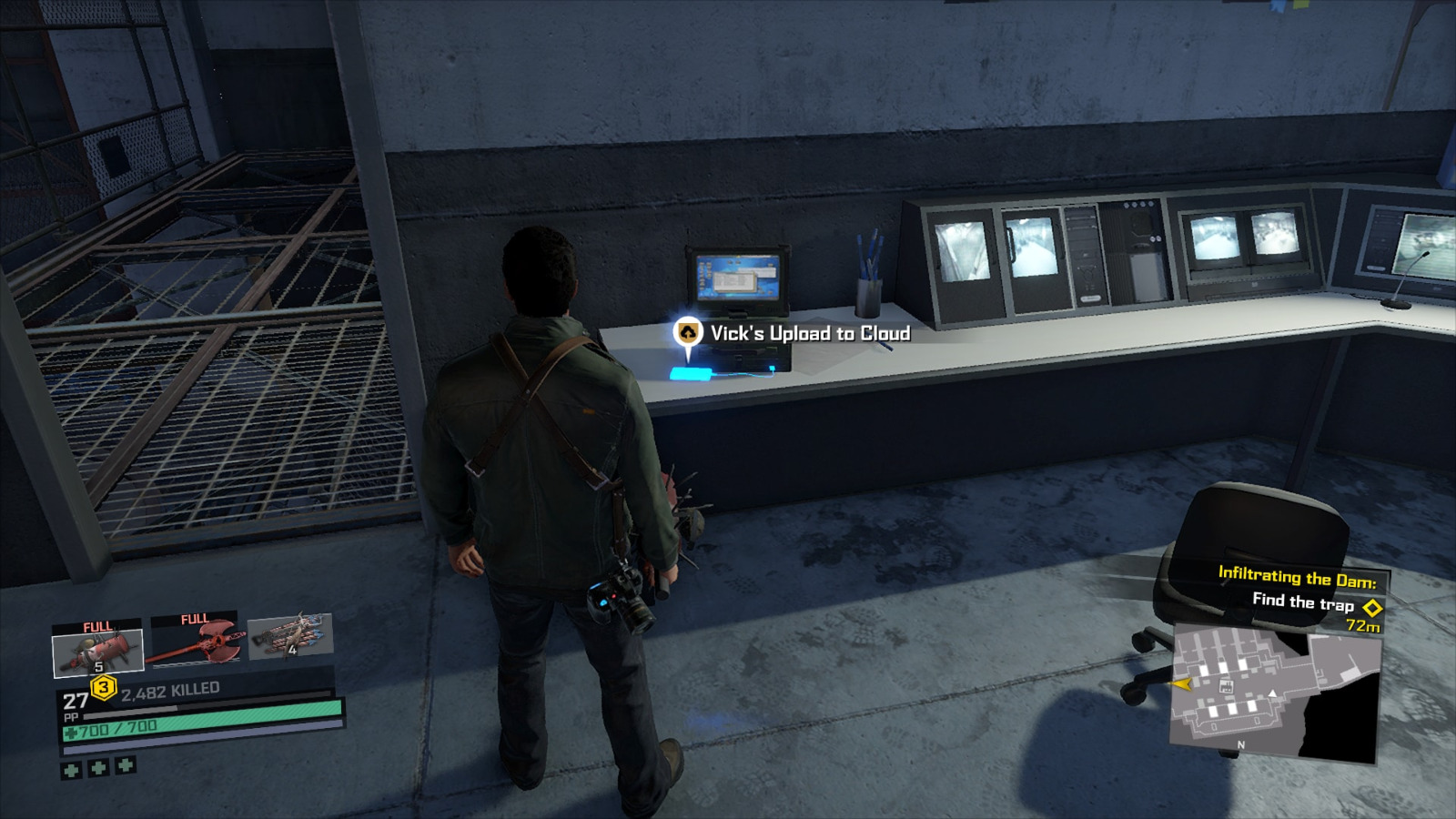Screen dimensions: 1456x819
Task: Select the Find the trap objective text
Action: click(x=1304, y=603)
